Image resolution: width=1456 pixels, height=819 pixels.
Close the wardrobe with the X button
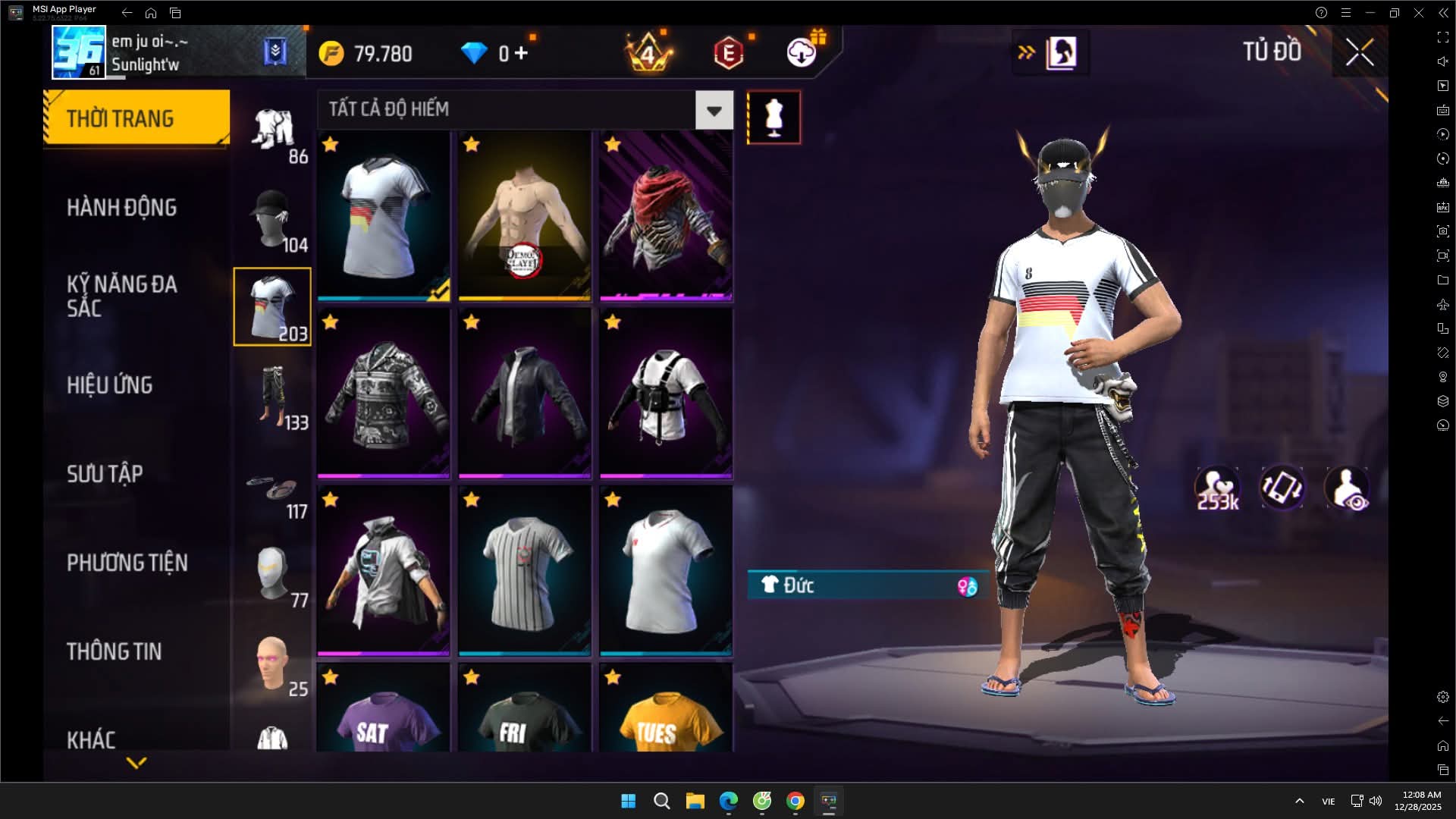click(1359, 52)
